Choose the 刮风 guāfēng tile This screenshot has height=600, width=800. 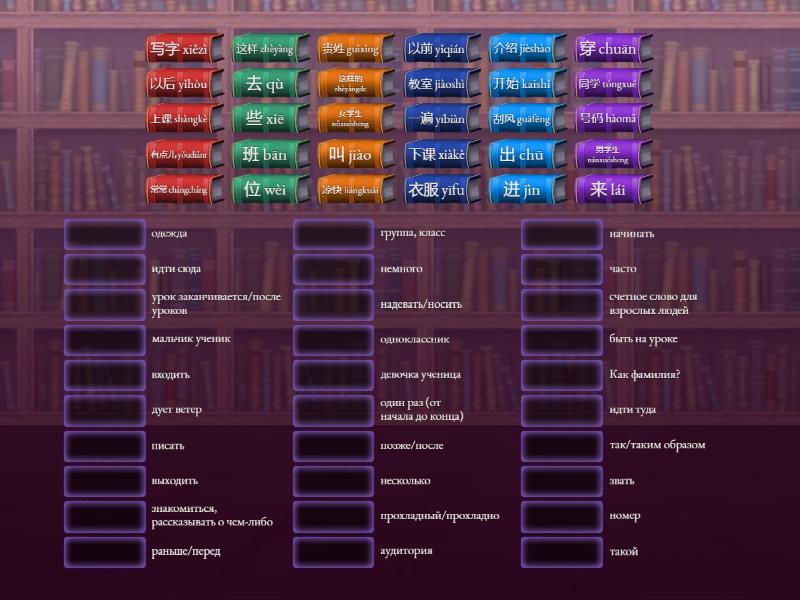pyautogui.click(x=521, y=119)
